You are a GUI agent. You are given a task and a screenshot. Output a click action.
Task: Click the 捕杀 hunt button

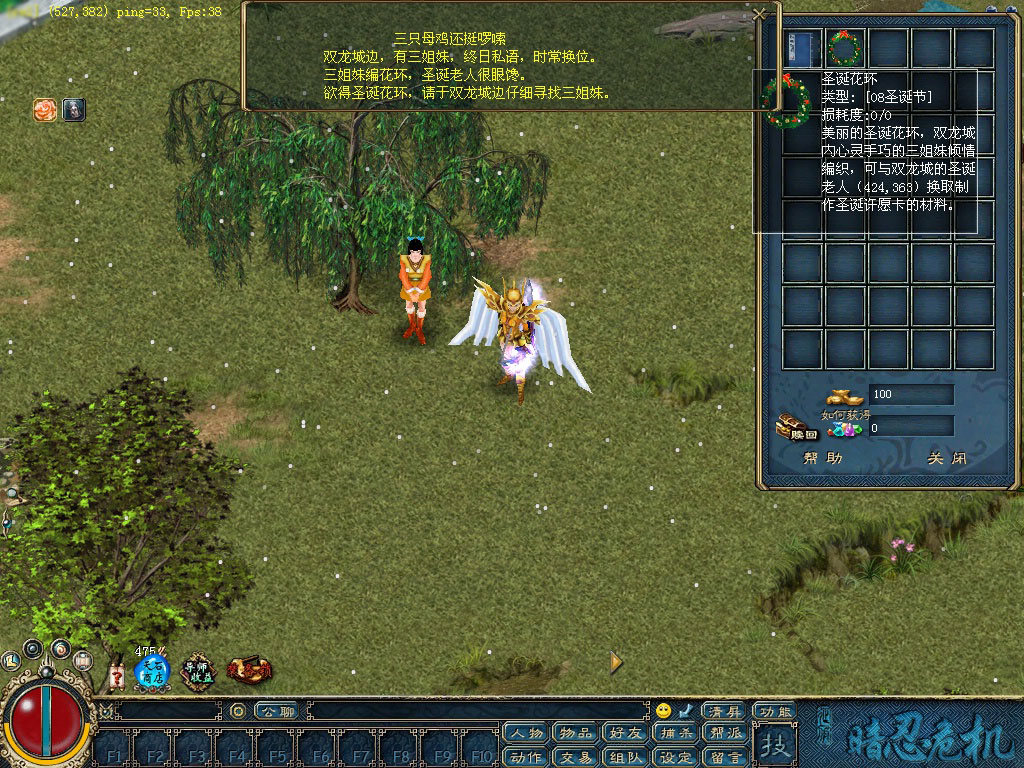pos(675,734)
